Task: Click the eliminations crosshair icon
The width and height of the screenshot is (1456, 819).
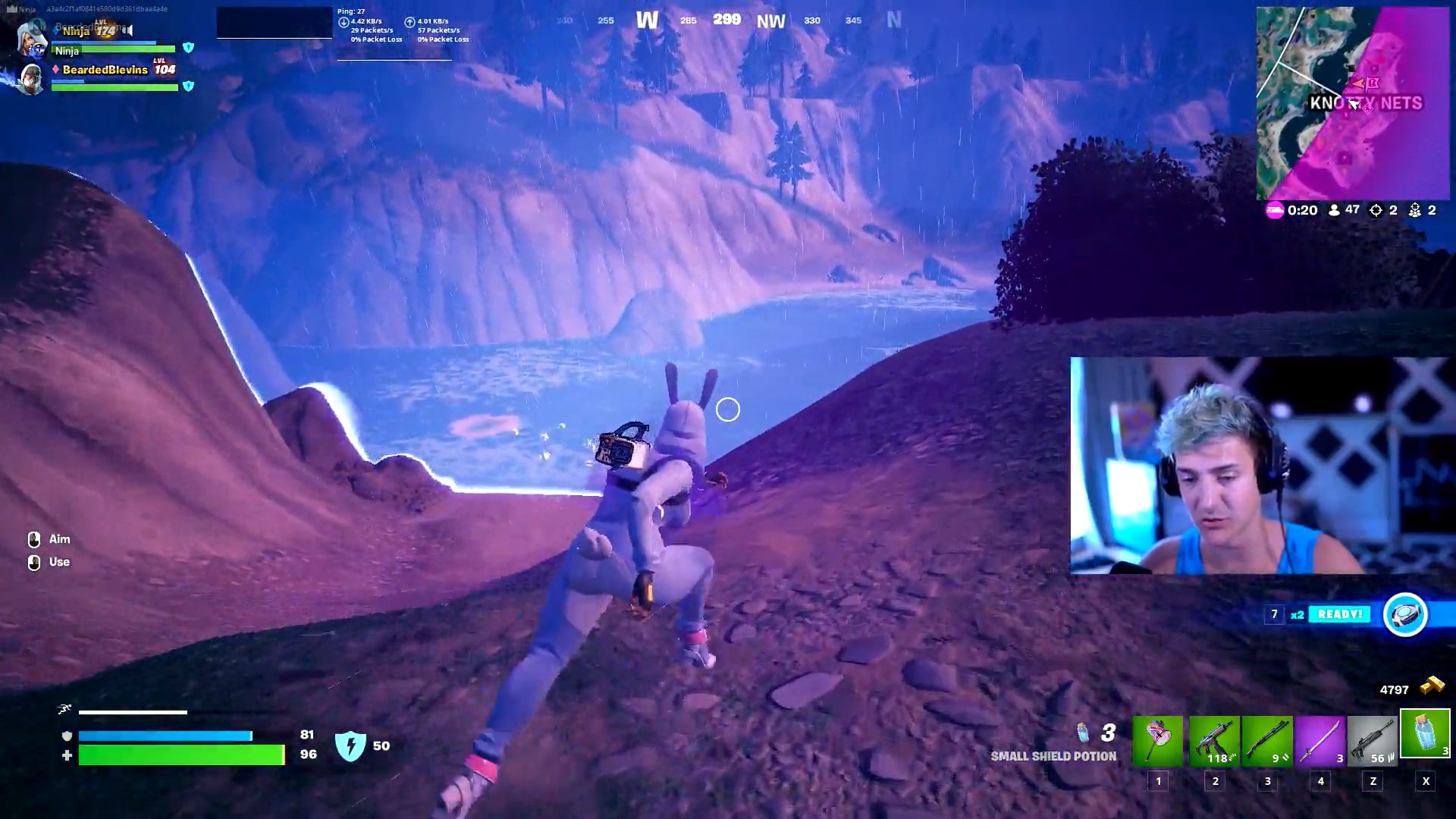Action: coord(1376,210)
